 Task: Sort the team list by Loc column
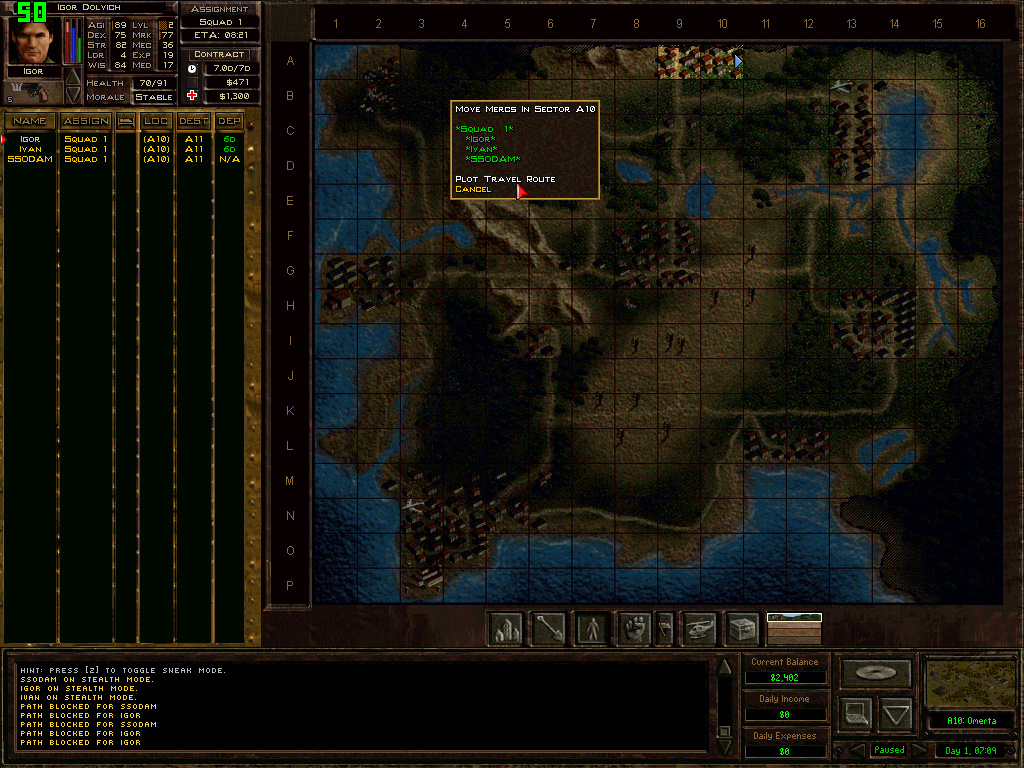156,121
